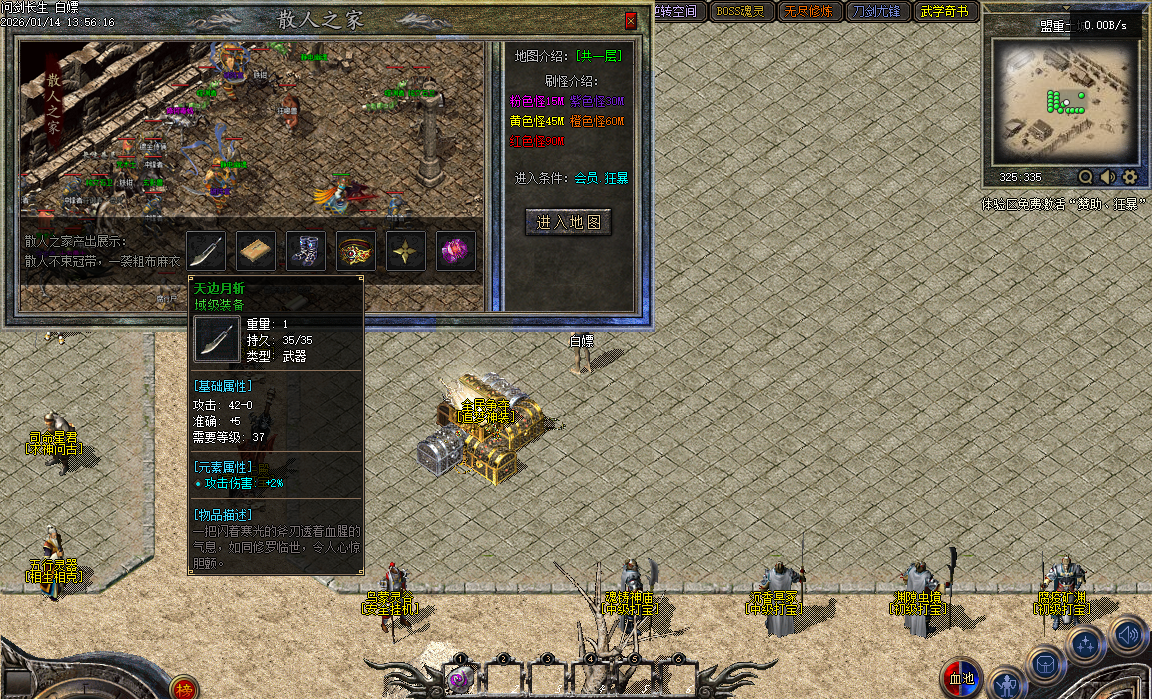Open the 刀剑尤锋 menu
1152x699 pixels.
click(x=877, y=11)
